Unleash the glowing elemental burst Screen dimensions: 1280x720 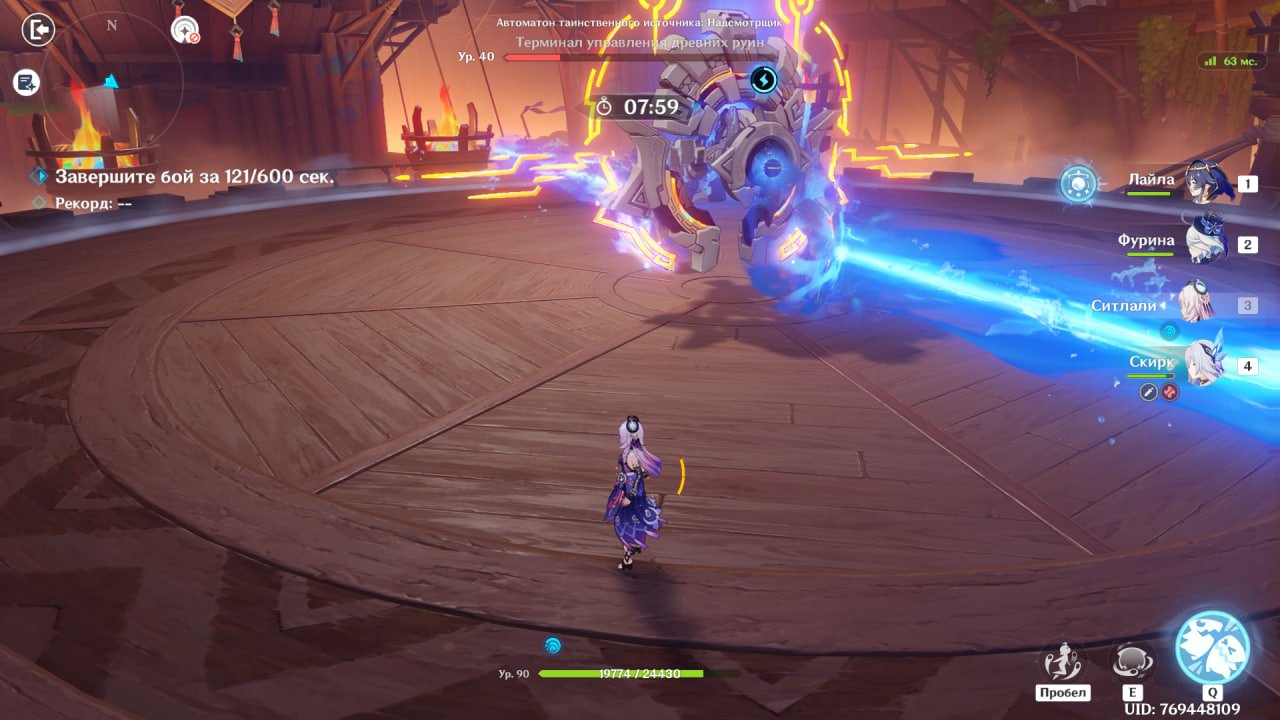(x=1212, y=647)
